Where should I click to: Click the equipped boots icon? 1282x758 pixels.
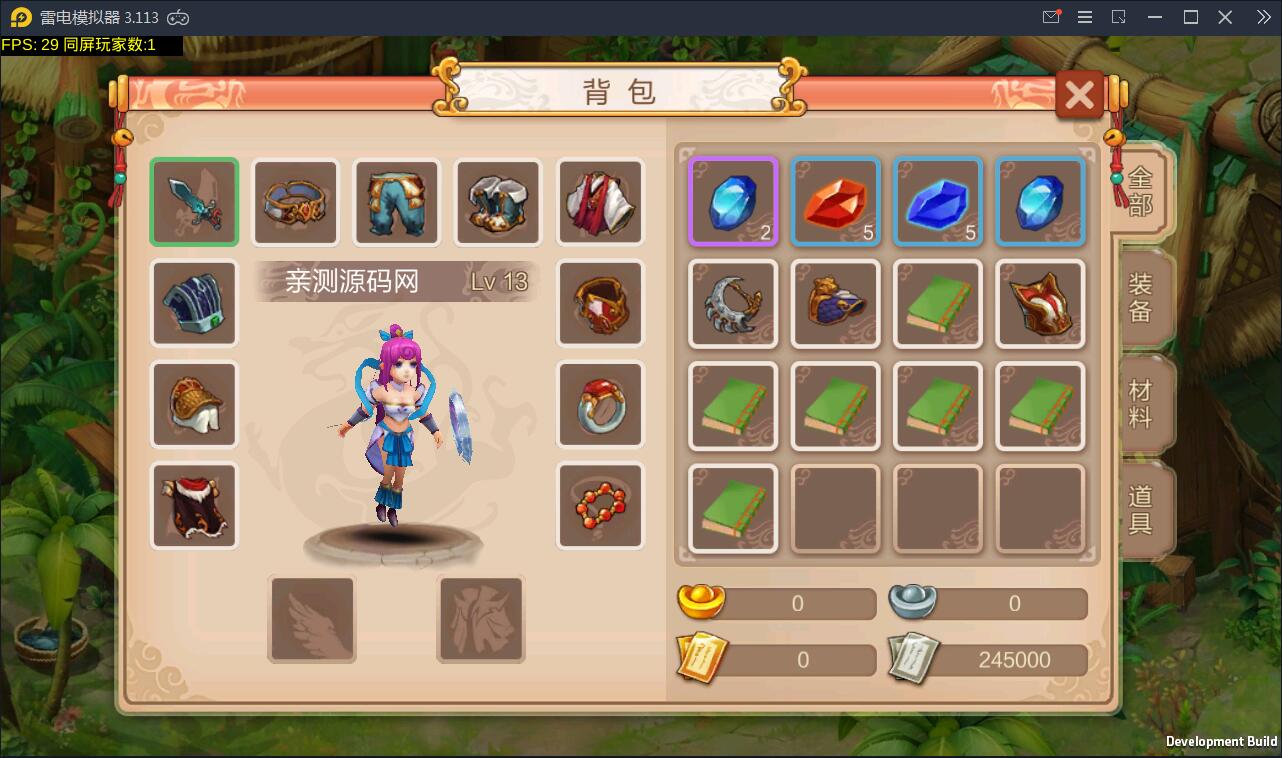pyautogui.click(x=497, y=201)
